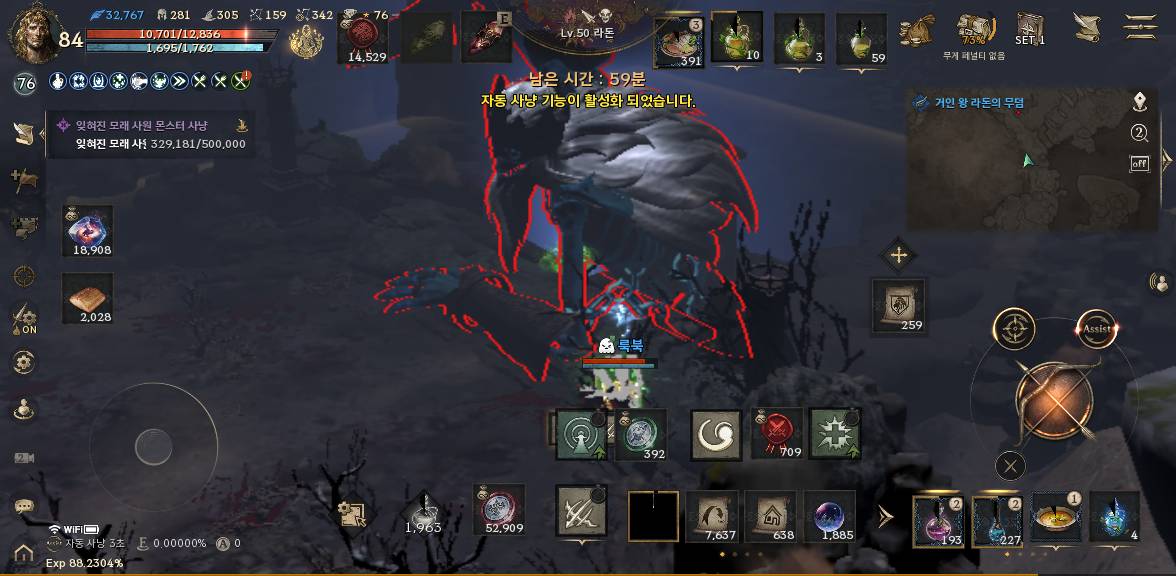Viewport: 1176px width, 576px height.
Task: Click the minimap magnifier zoom button
Action: click(x=1139, y=134)
